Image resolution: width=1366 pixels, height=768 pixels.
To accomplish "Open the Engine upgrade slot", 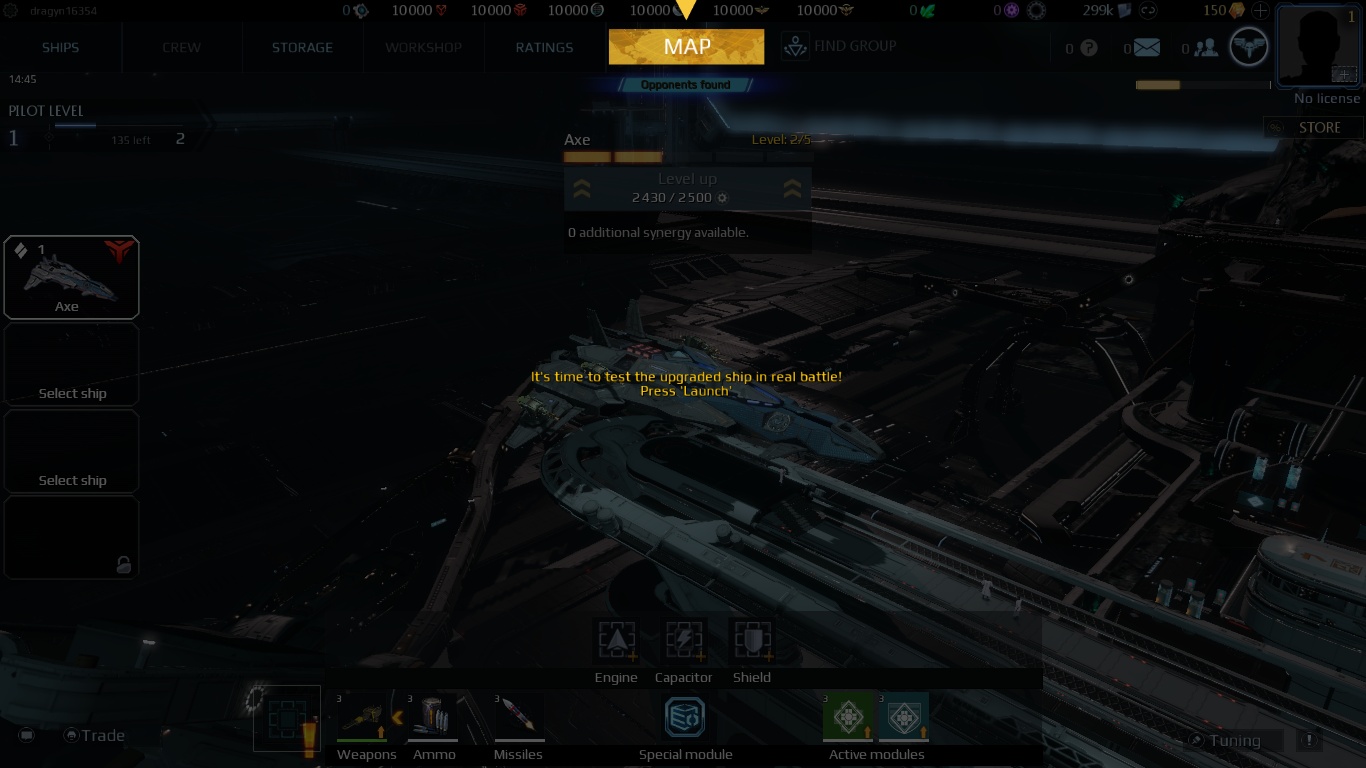I will pos(616,641).
